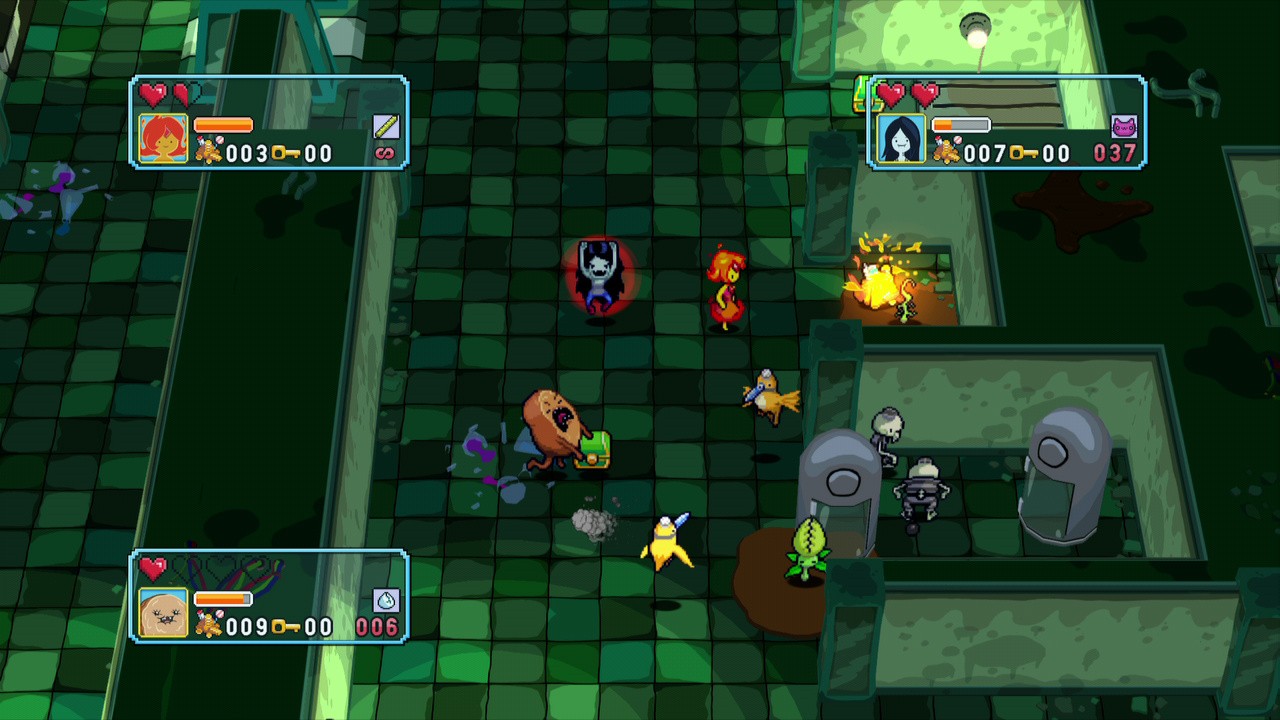Click Marceline's partially drained health bar
The image size is (1280, 720).
(961, 124)
